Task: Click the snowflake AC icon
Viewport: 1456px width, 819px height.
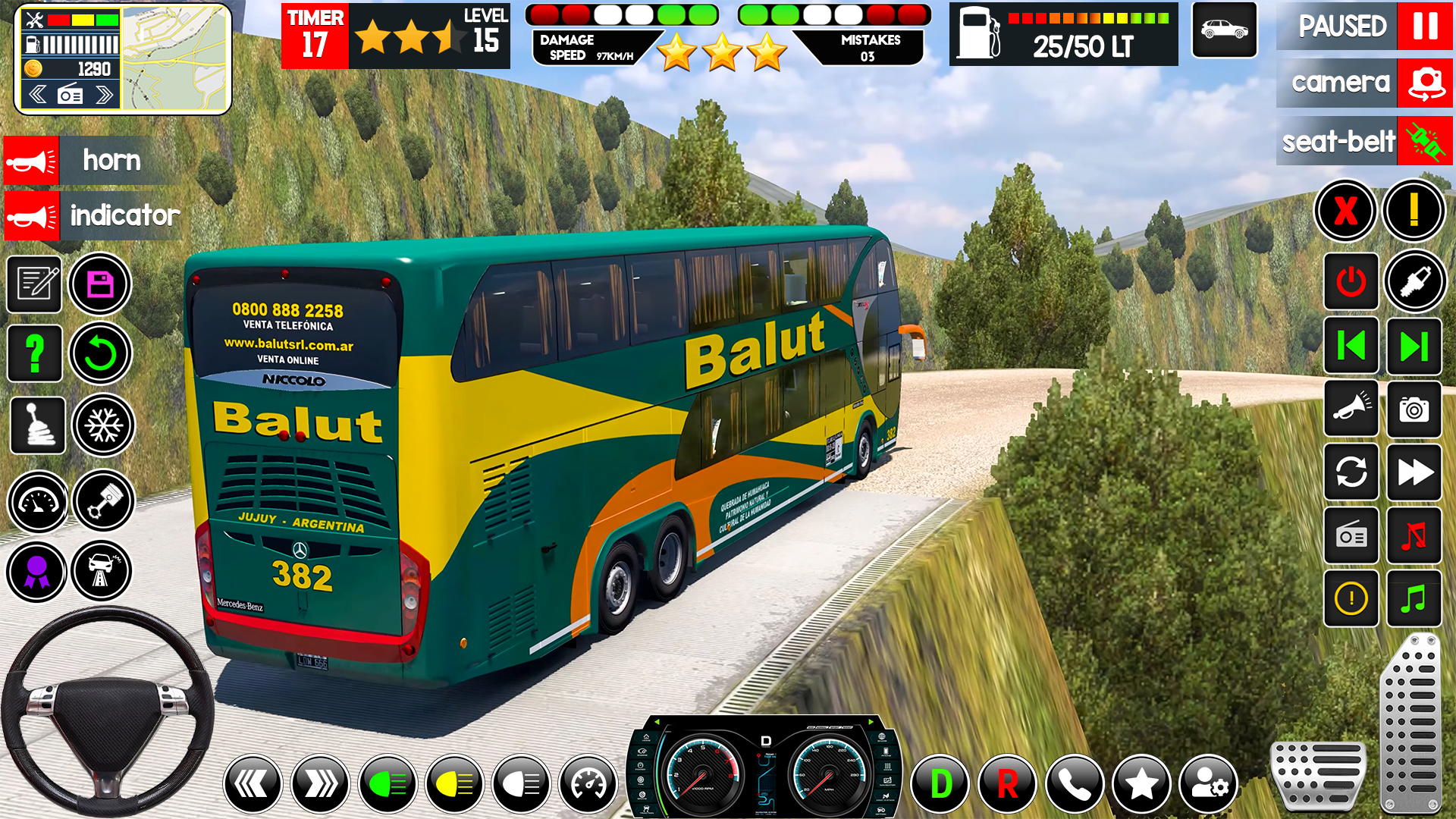Action: pyautogui.click(x=103, y=425)
